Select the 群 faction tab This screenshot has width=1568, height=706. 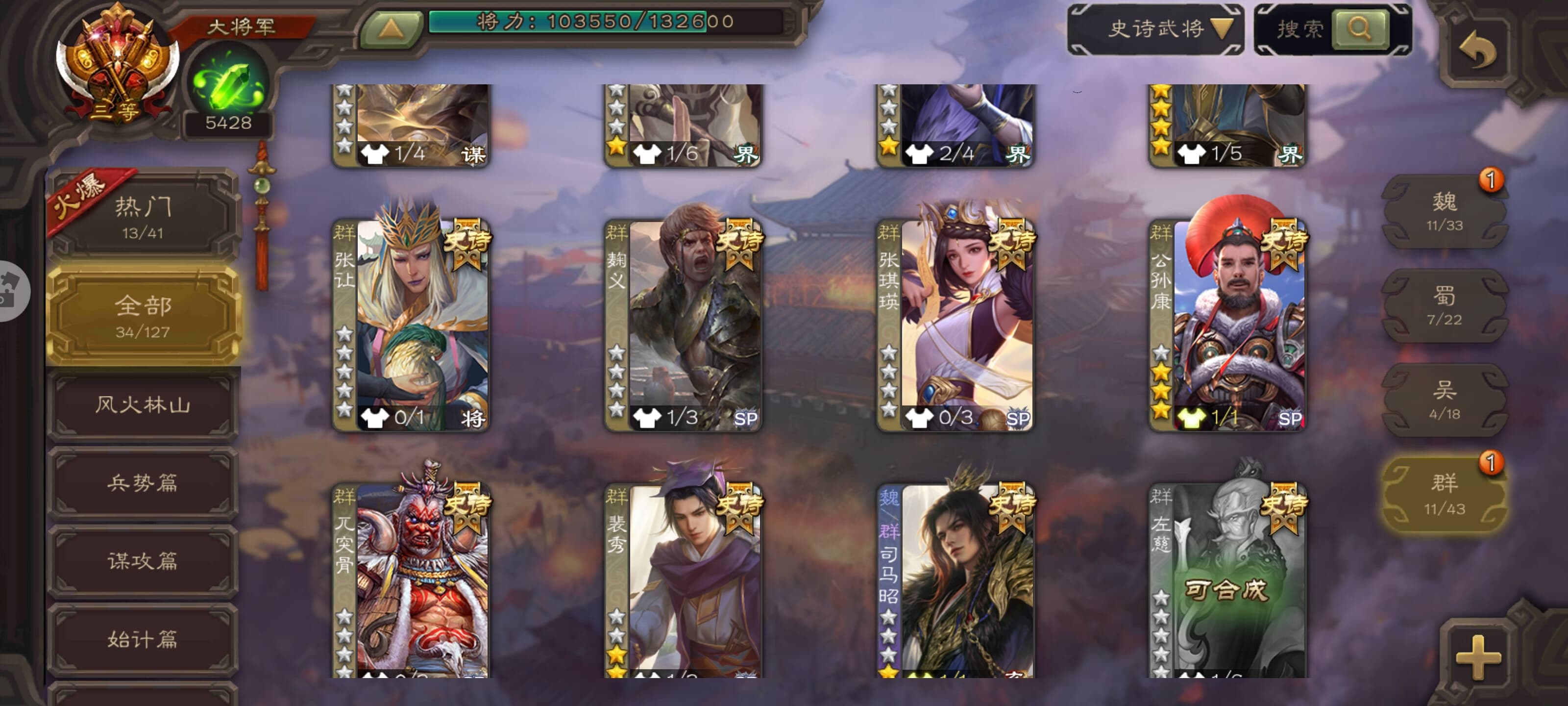point(1444,494)
